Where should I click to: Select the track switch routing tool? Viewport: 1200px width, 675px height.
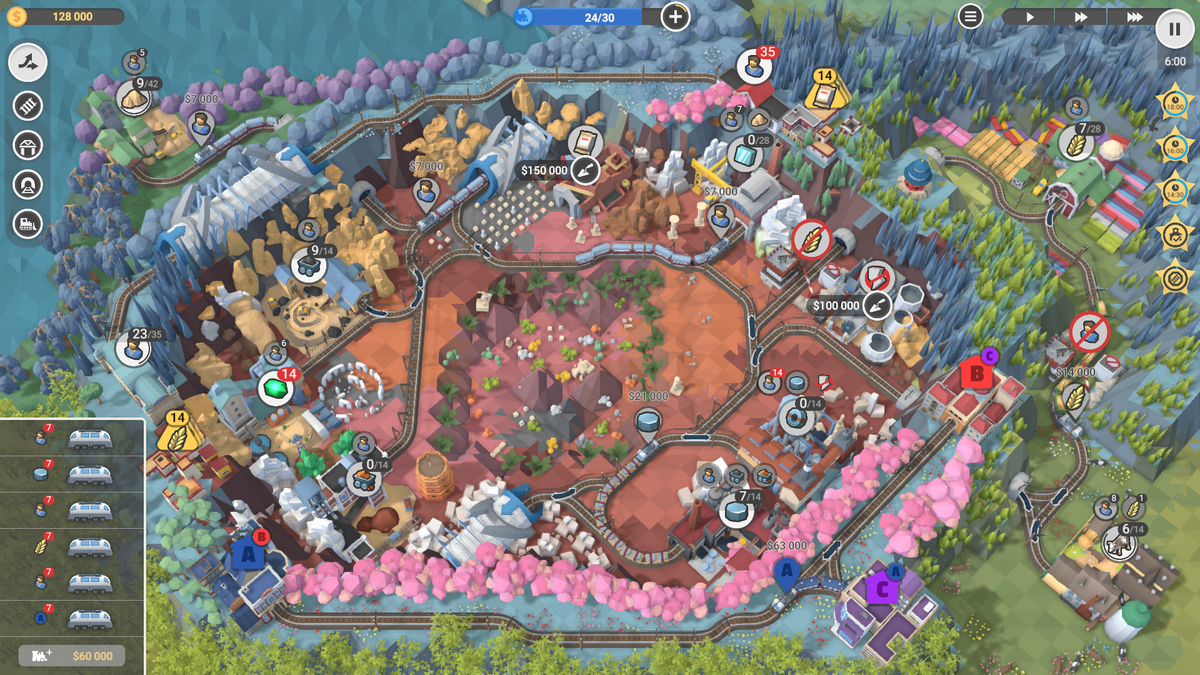click(28, 63)
